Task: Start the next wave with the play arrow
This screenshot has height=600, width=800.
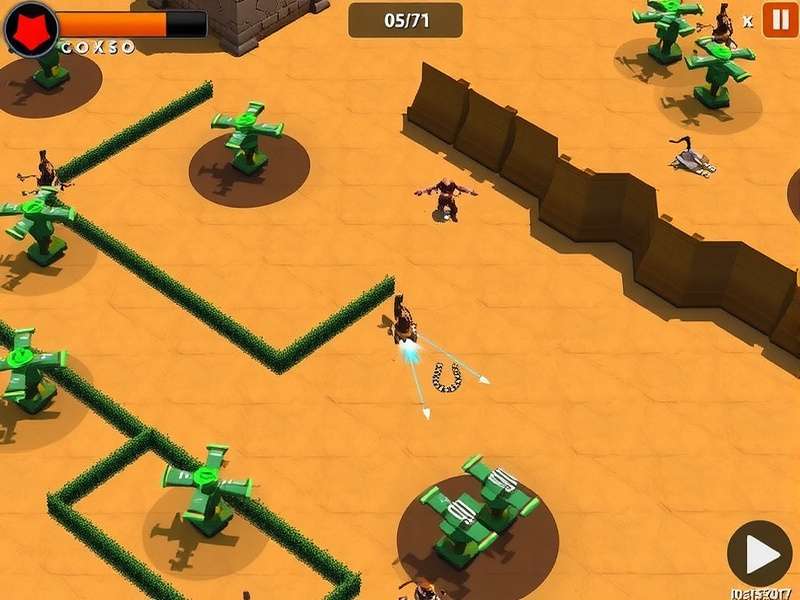Action: pyautogui.click(x=760, y=553)
